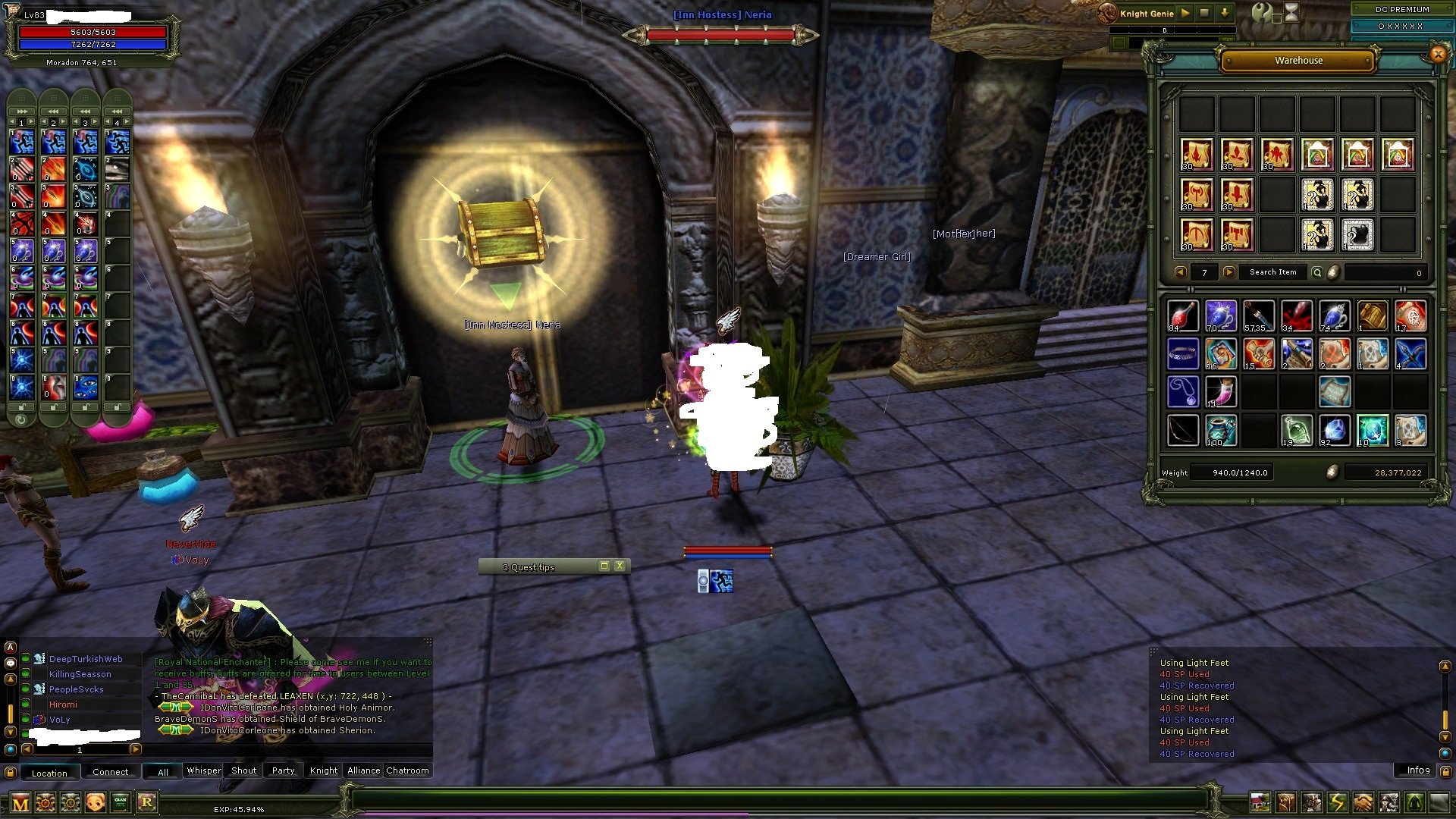This screenshot has height=819, width=1456.
Task: Open the golden M icon on bottom-left toolbar
Action: 20,802
